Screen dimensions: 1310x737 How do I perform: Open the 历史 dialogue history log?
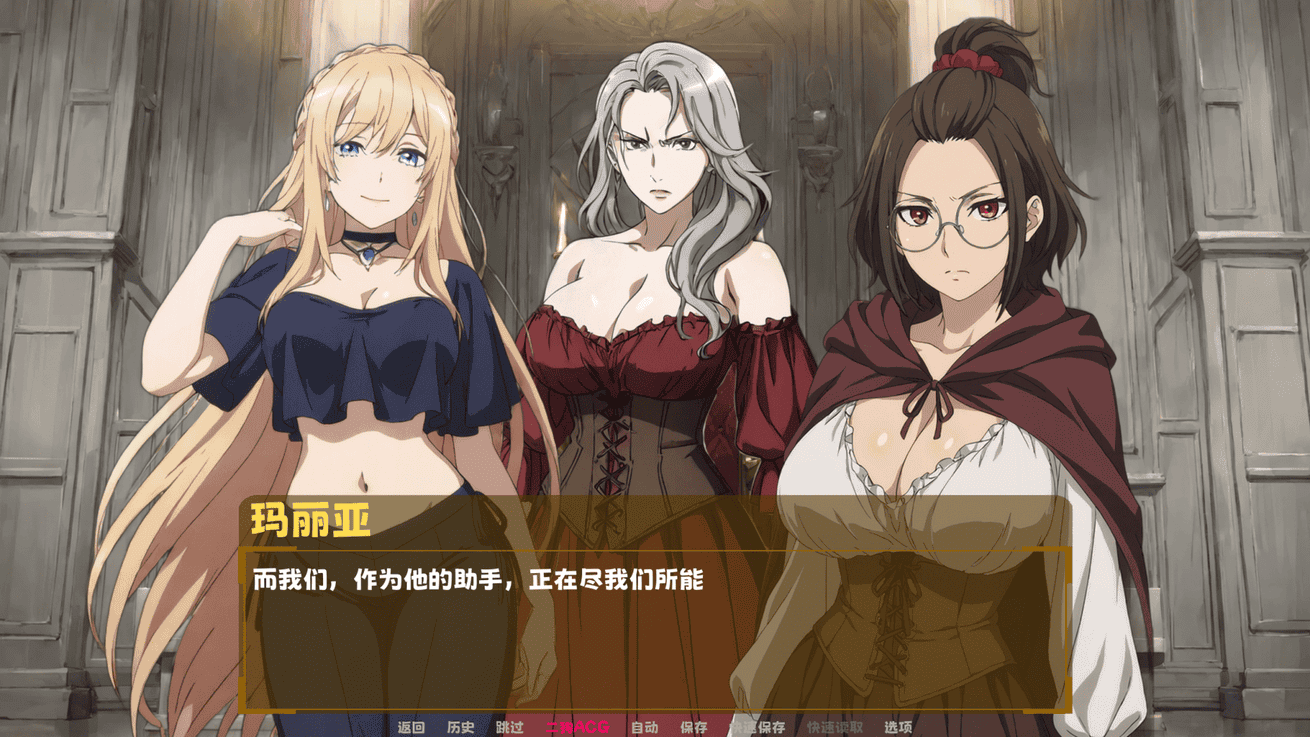click(460, 728)
